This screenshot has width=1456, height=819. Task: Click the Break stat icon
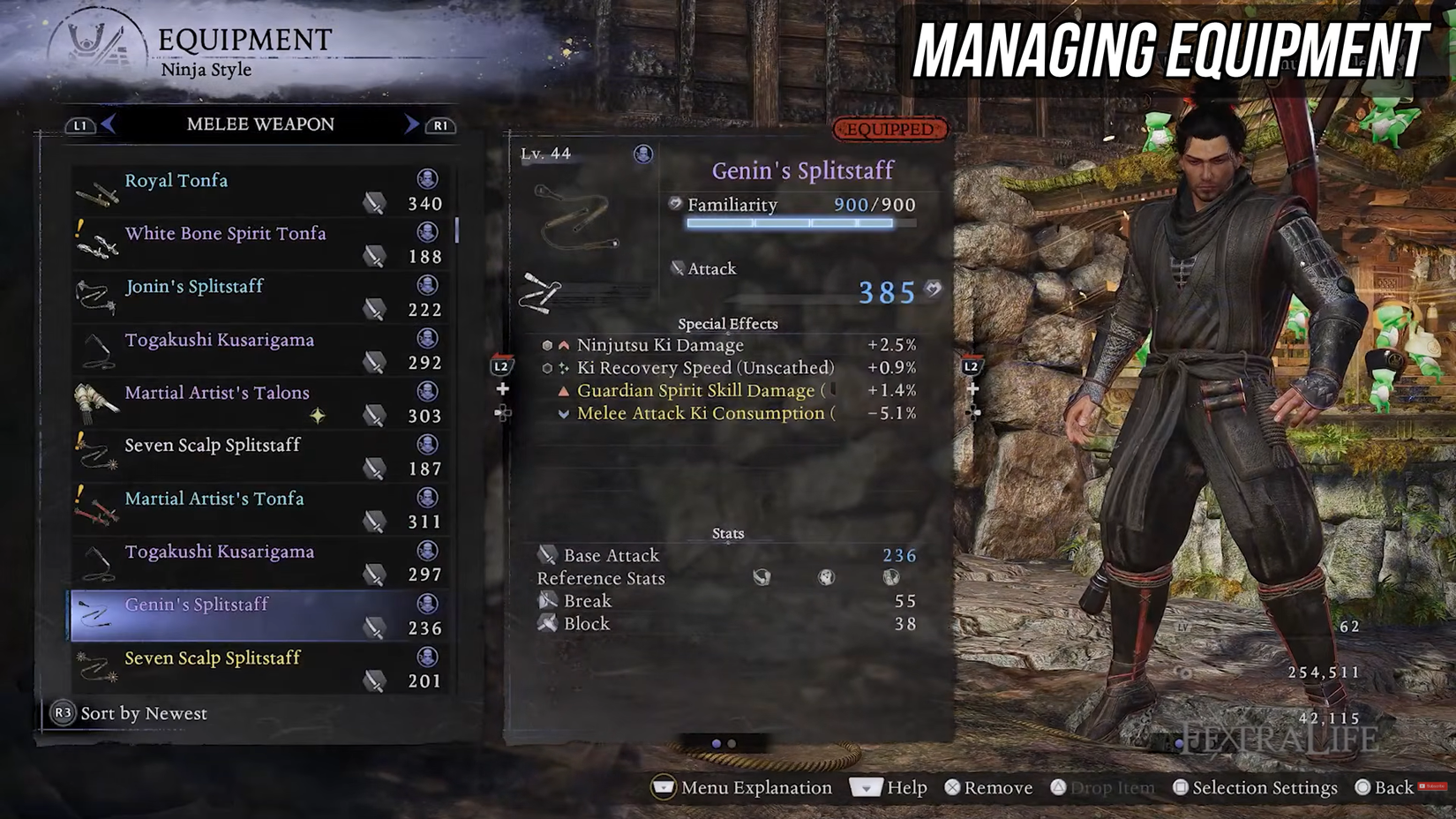[547, 600]
